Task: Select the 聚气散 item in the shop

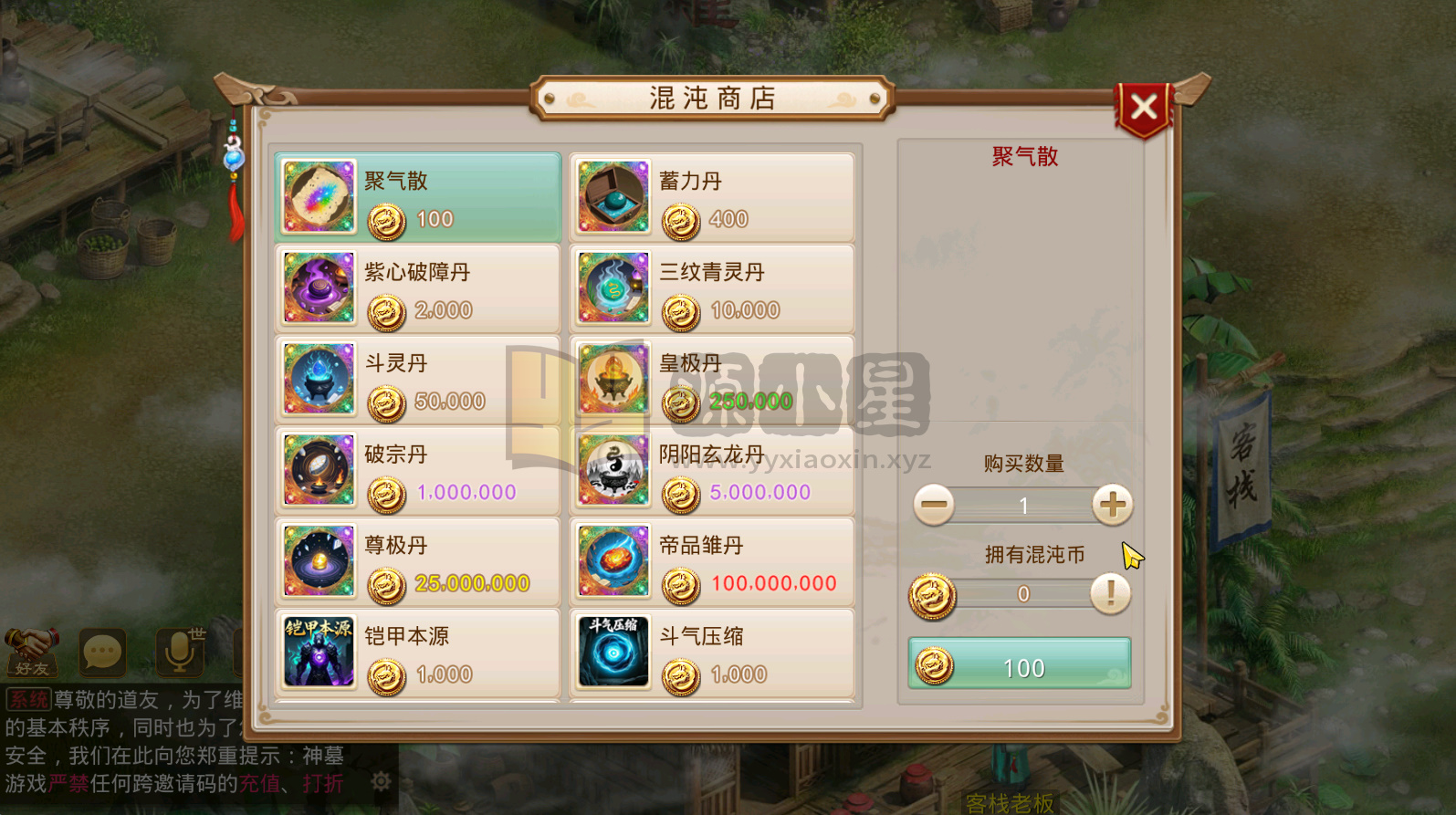Action: point(415,196)
